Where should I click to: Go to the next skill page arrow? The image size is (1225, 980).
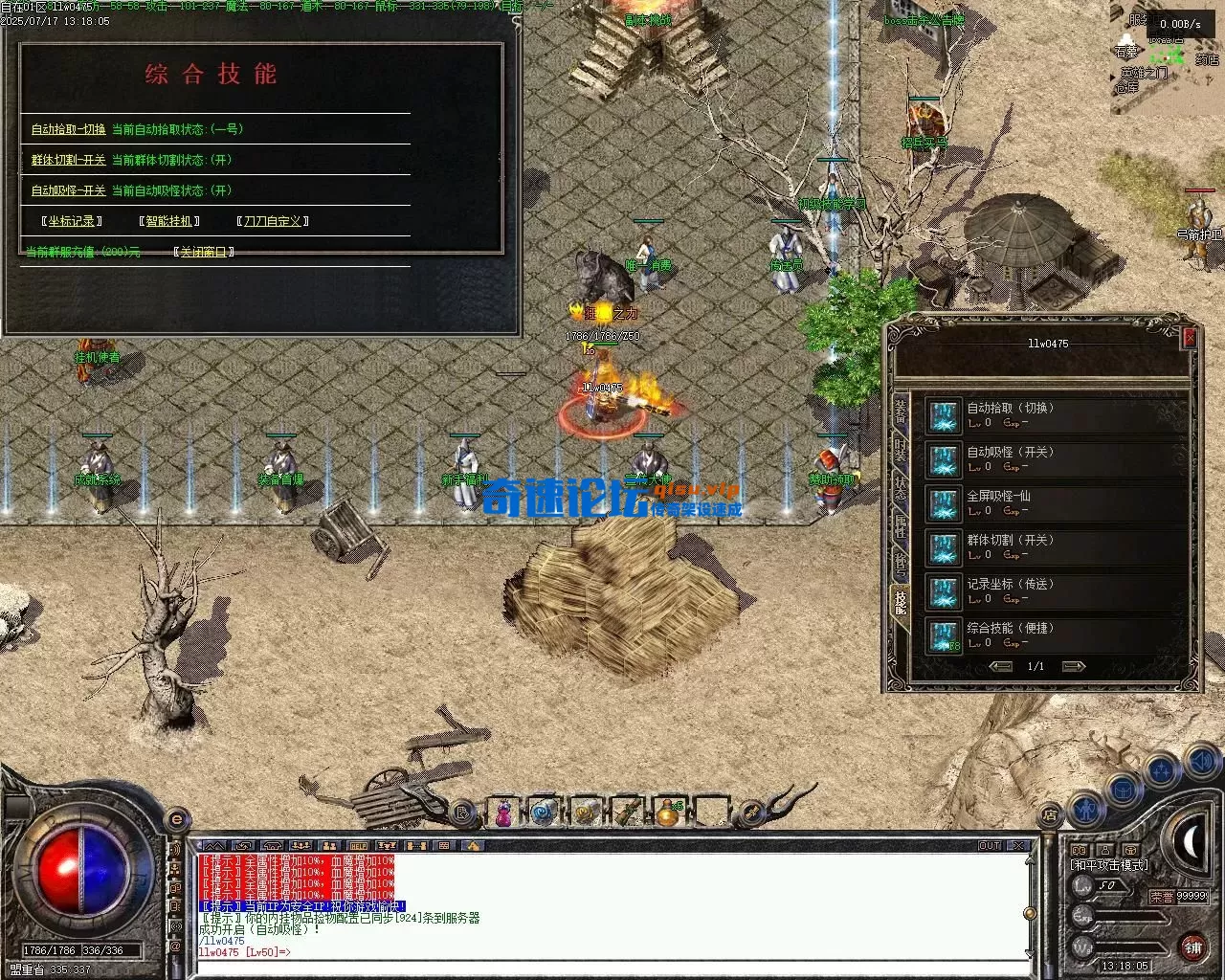click(x=1074, y=666)
